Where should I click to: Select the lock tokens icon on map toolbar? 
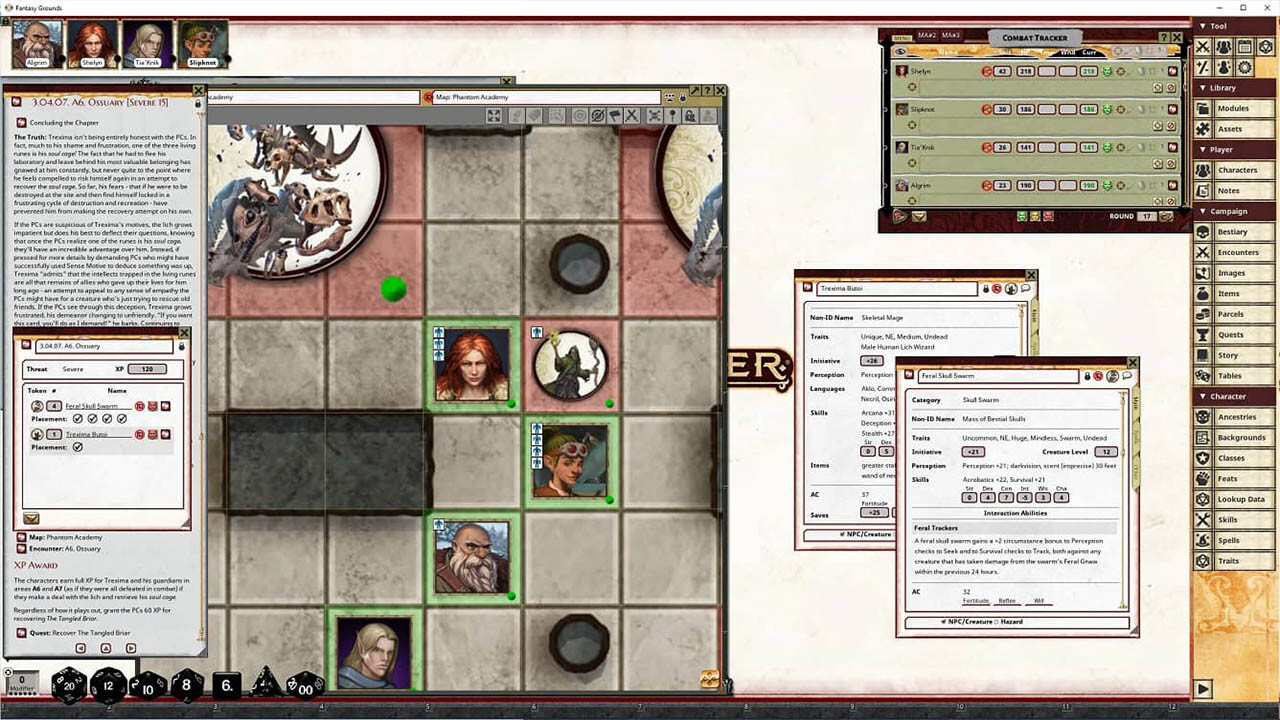pos(690,116)
